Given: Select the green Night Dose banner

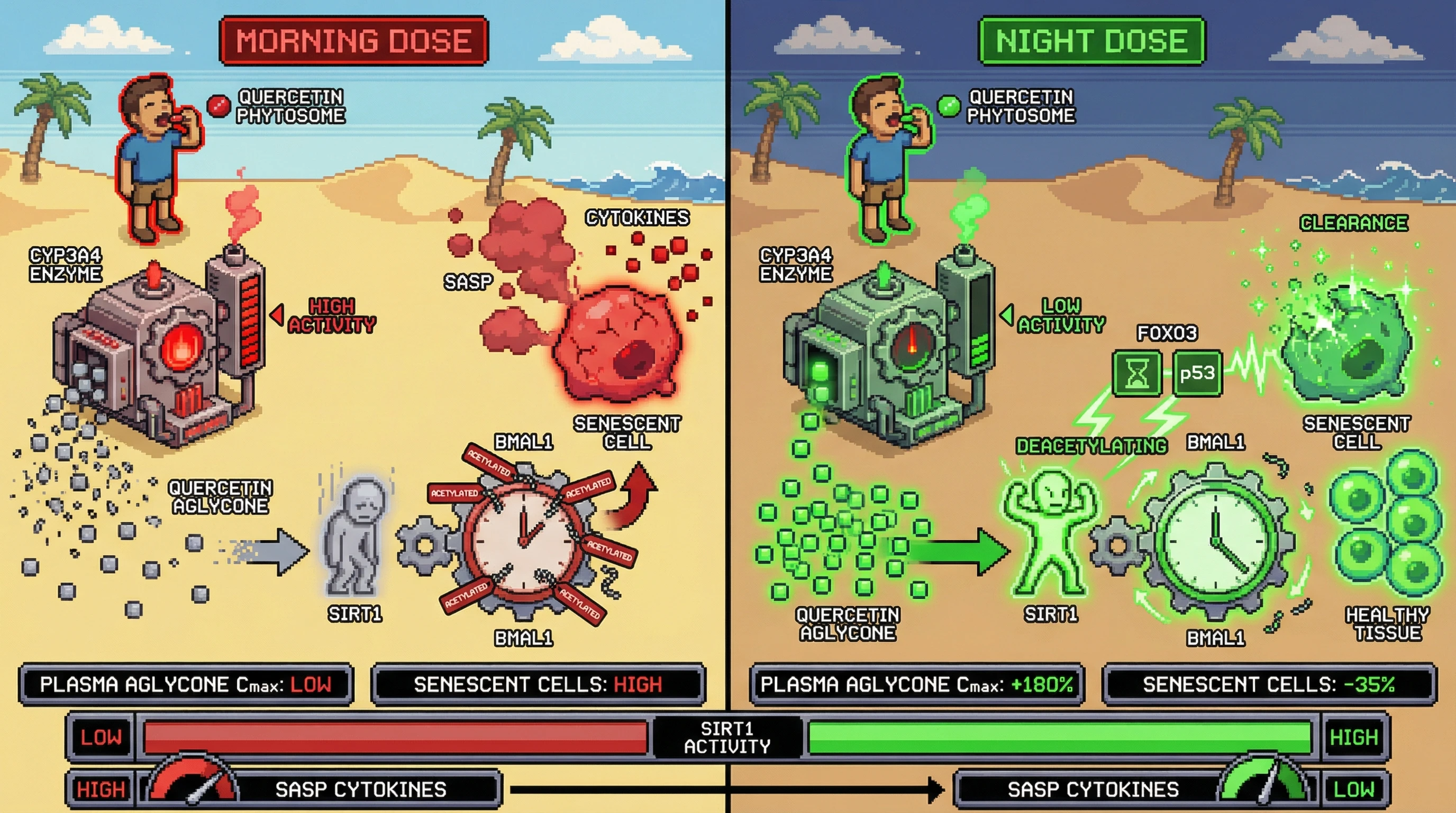Looking at the screenshot, I should tap(1091, 41).
